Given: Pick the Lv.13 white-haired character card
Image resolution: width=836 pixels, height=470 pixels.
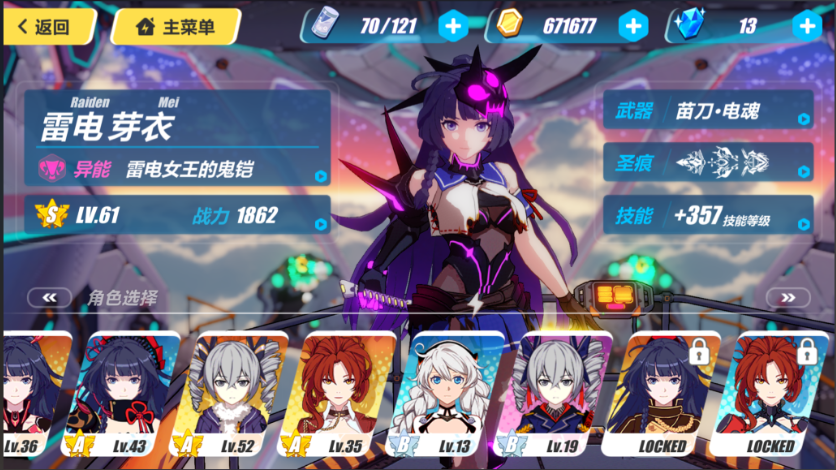Looking at the screenshot, I should coord(455,395).
